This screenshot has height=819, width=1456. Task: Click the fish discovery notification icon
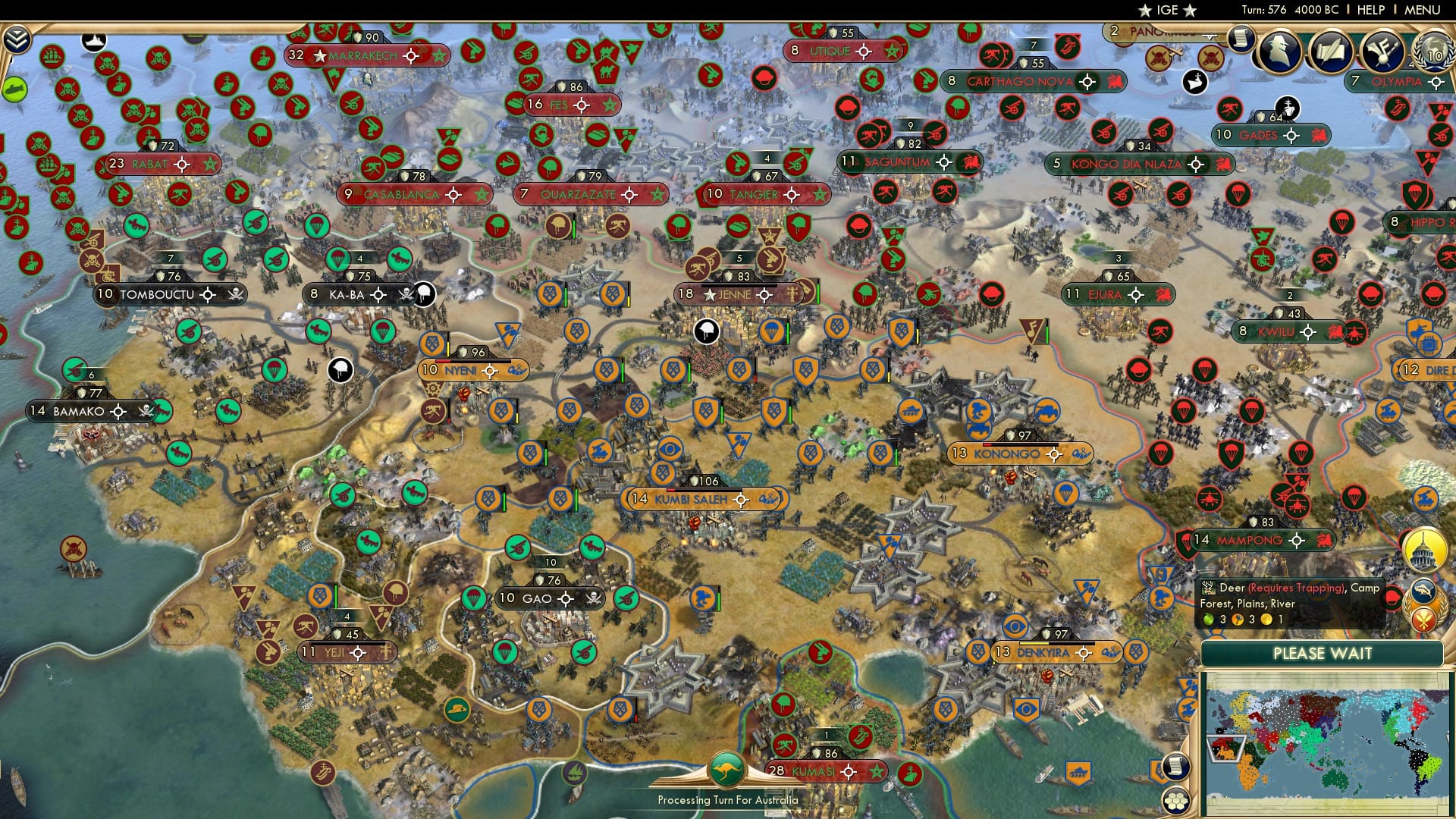pos(1423,590)
